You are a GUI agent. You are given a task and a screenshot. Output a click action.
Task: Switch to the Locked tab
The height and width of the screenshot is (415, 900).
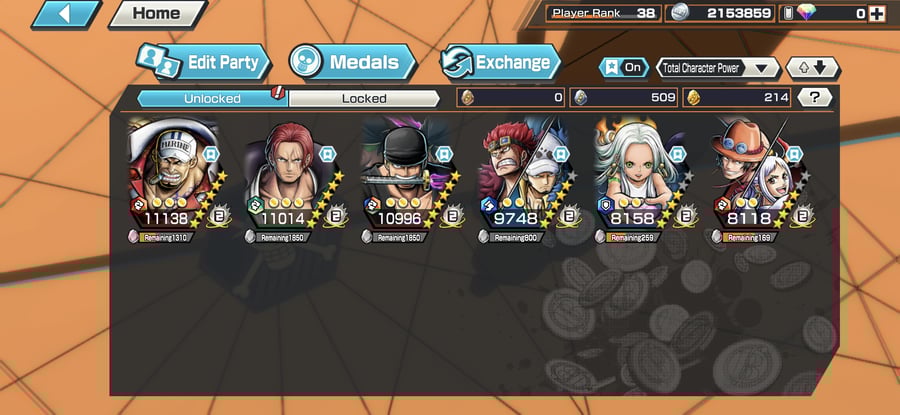364,98
